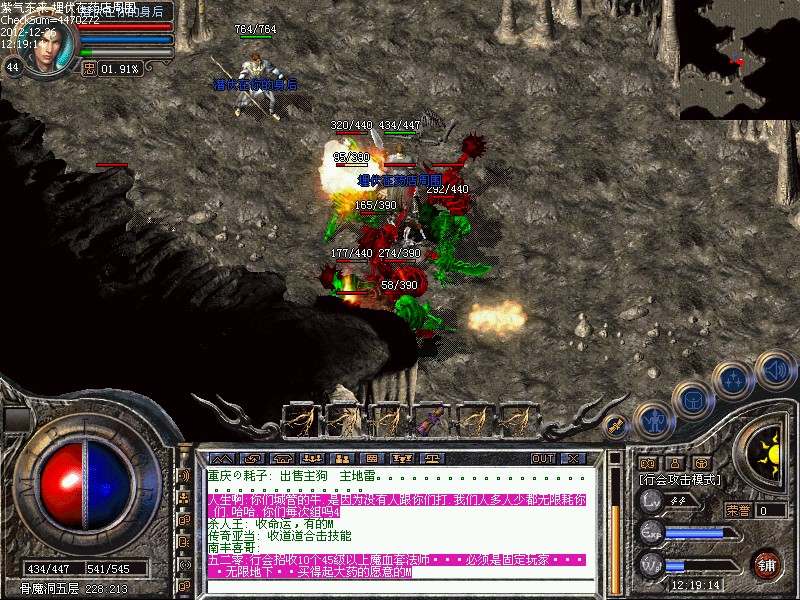Close the chat window with X

click(x=573, y=458)
